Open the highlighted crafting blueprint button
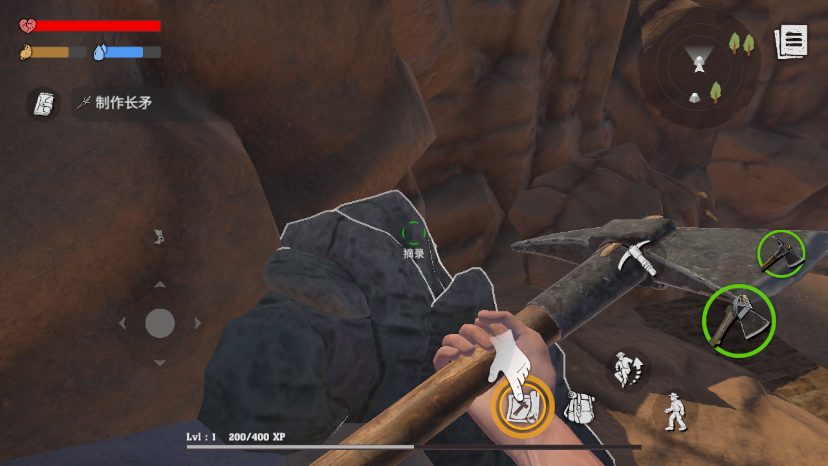The height and width of the screenshot is (466, 828). tap(522, 407)
